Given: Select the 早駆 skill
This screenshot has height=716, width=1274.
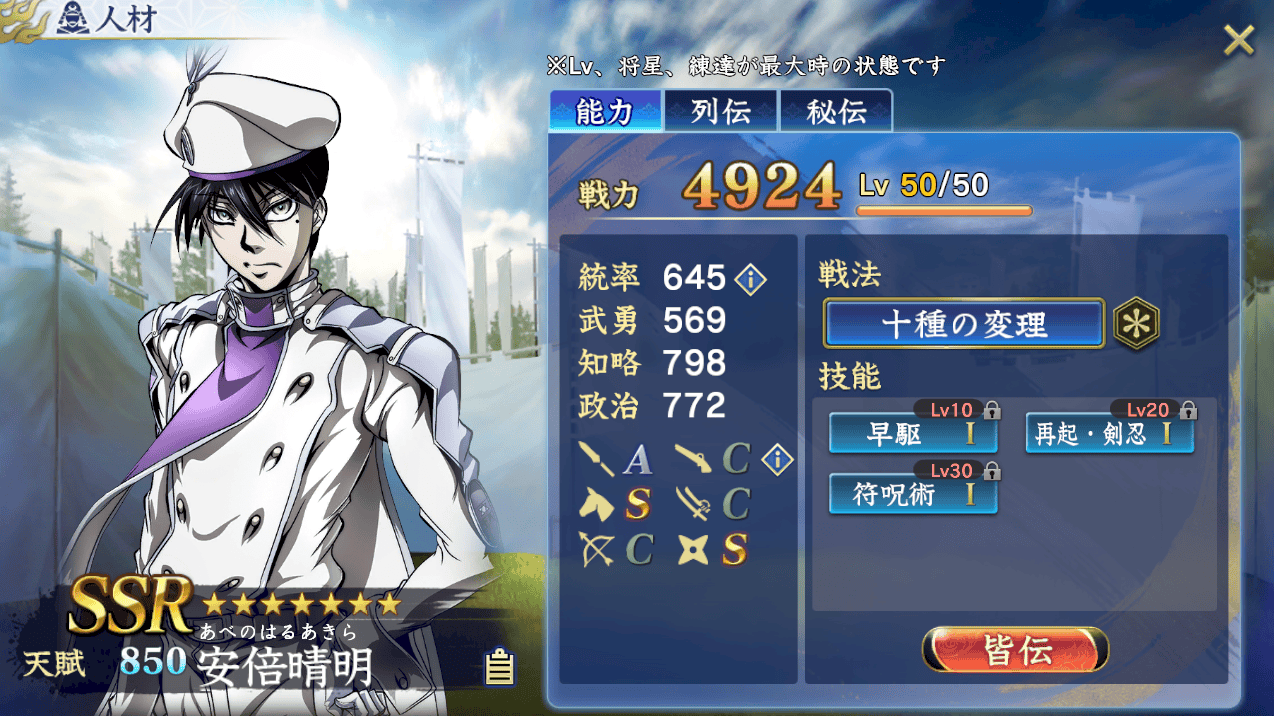Looking at the screenshot, I should click(912, 435).
